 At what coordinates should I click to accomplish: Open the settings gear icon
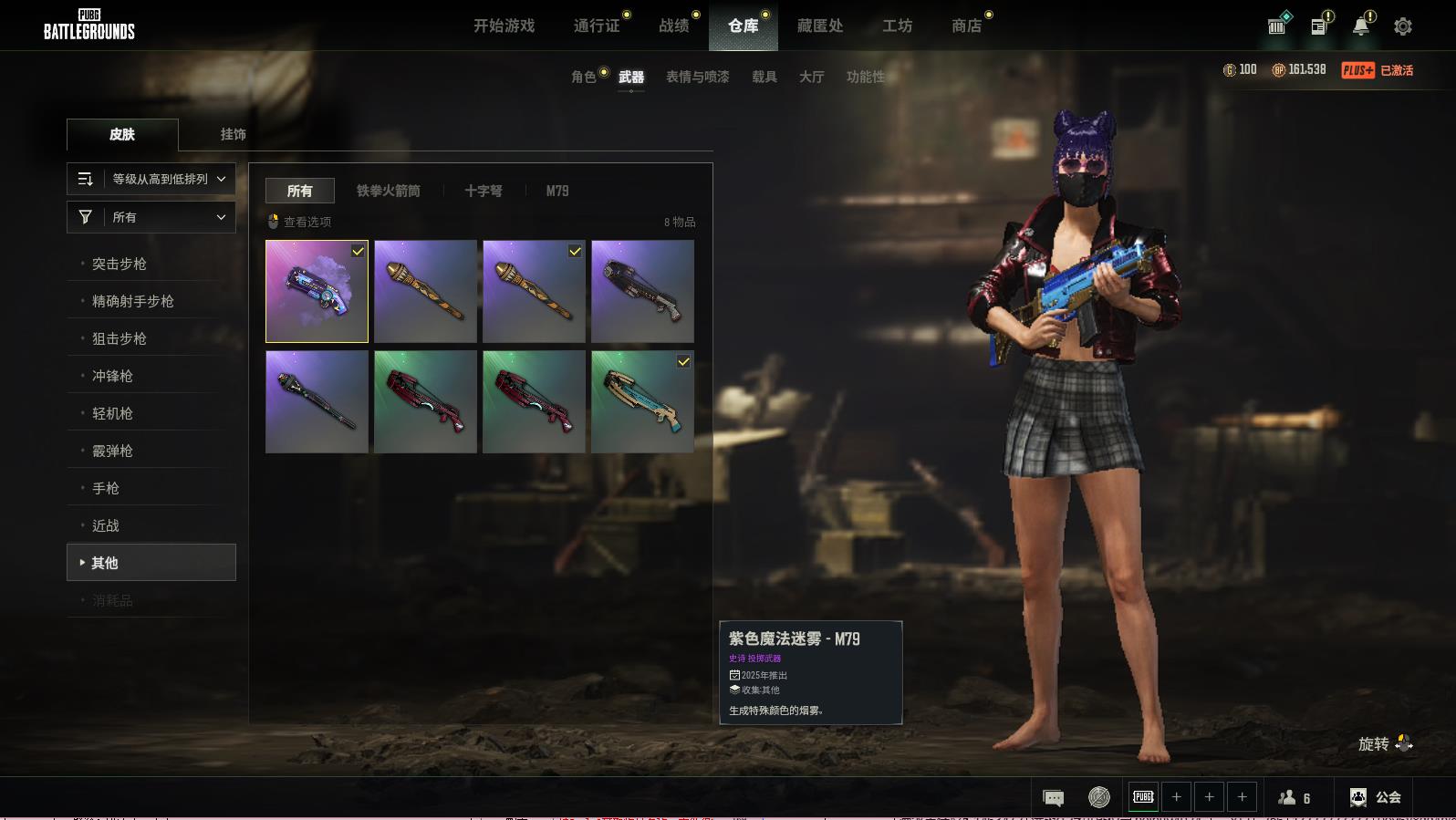(1402, 26)
